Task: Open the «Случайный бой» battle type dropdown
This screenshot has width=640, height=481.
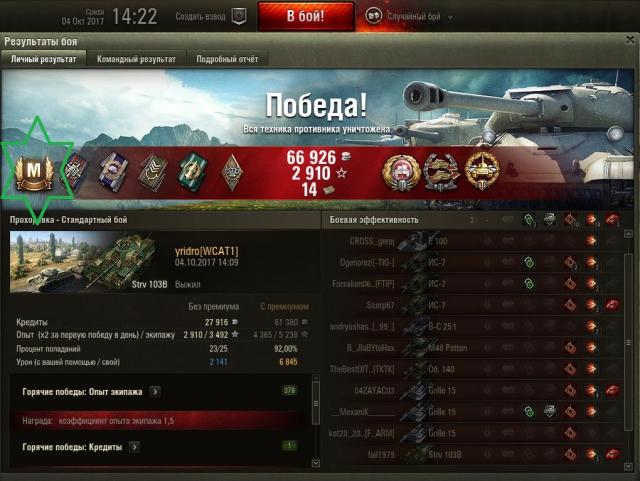Action: click(x=408, y=16)
